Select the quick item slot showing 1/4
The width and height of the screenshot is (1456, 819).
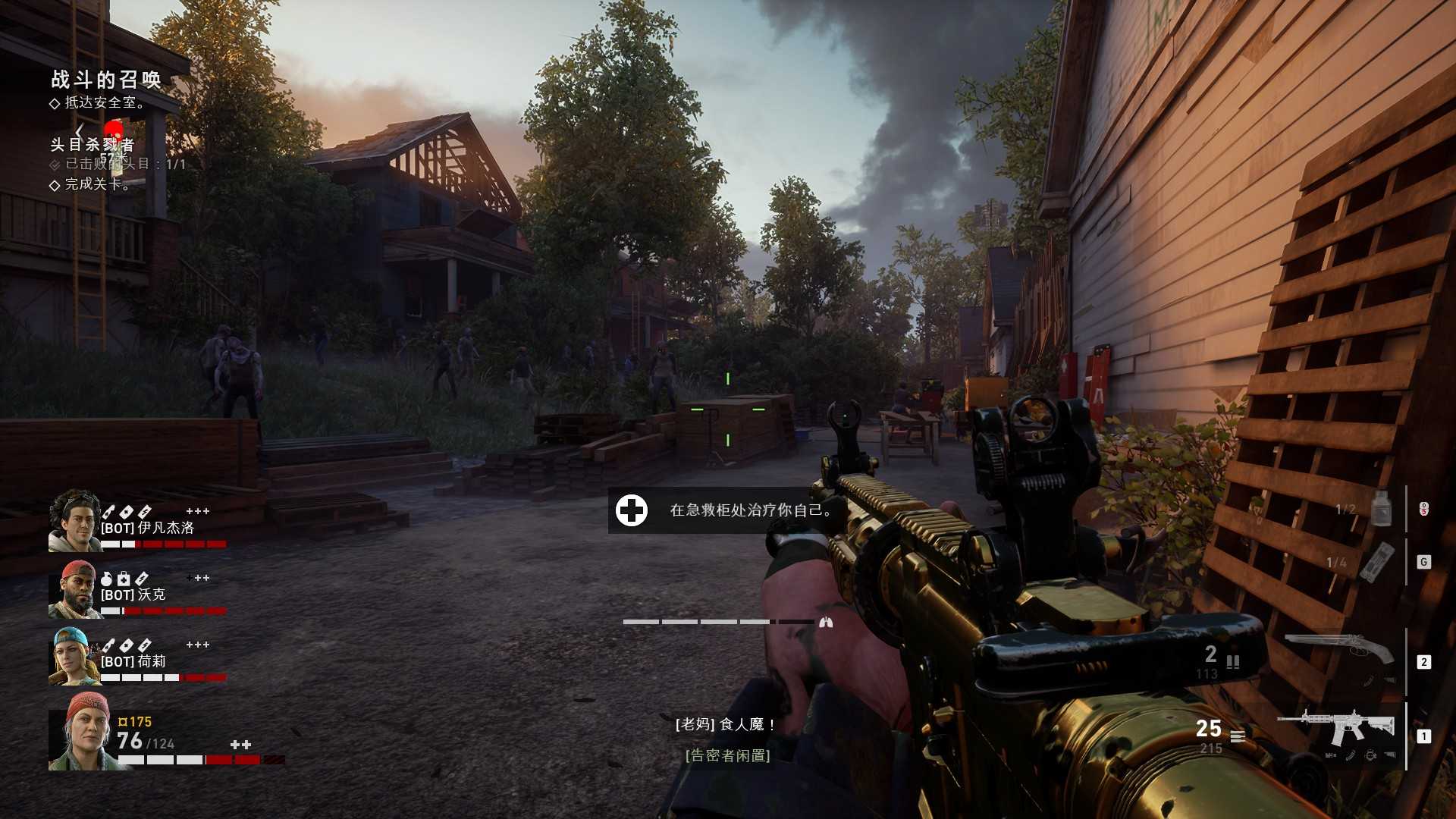tap(1376, 562)
